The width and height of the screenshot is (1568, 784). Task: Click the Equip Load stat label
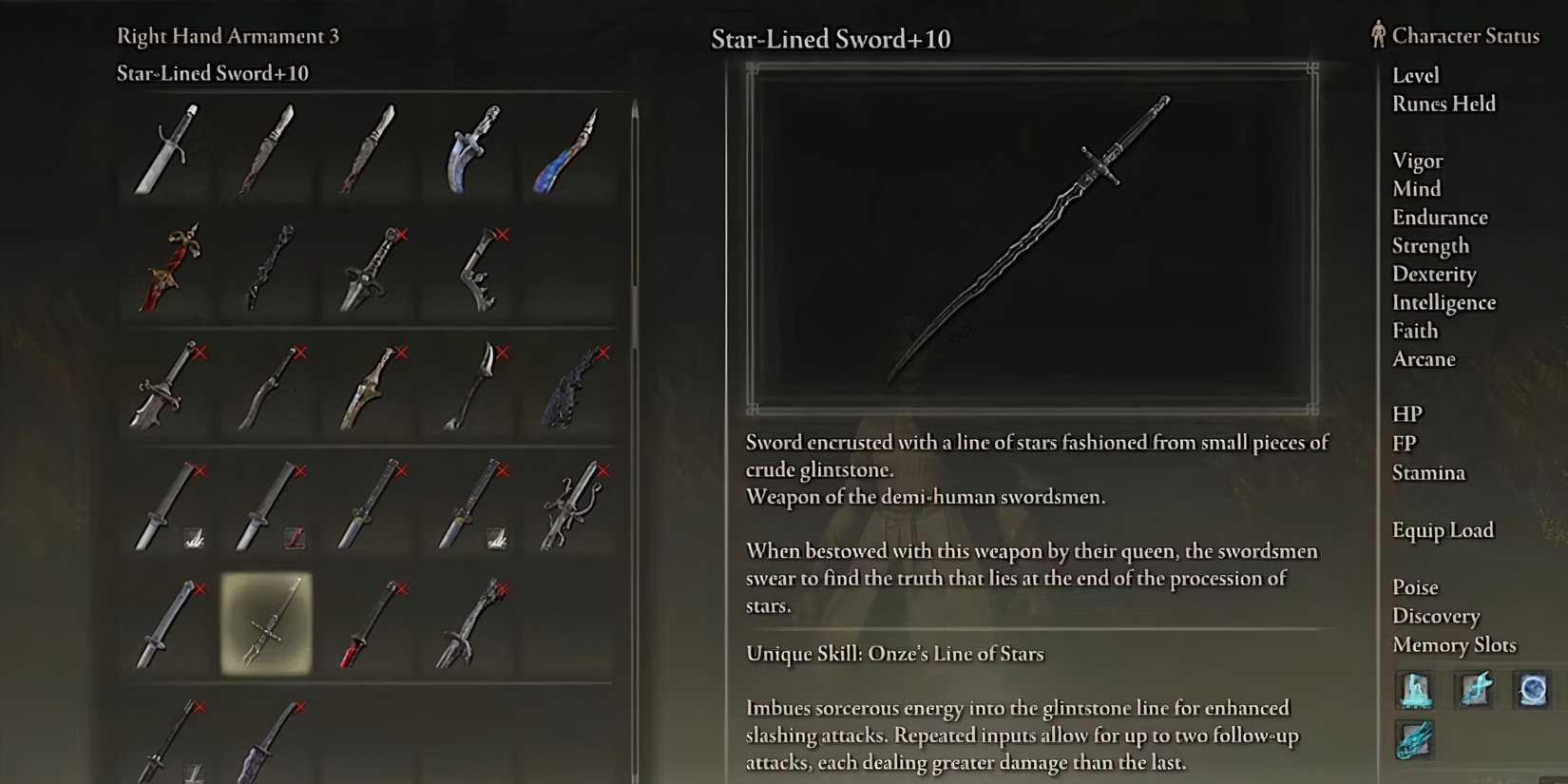[1444, 530]
